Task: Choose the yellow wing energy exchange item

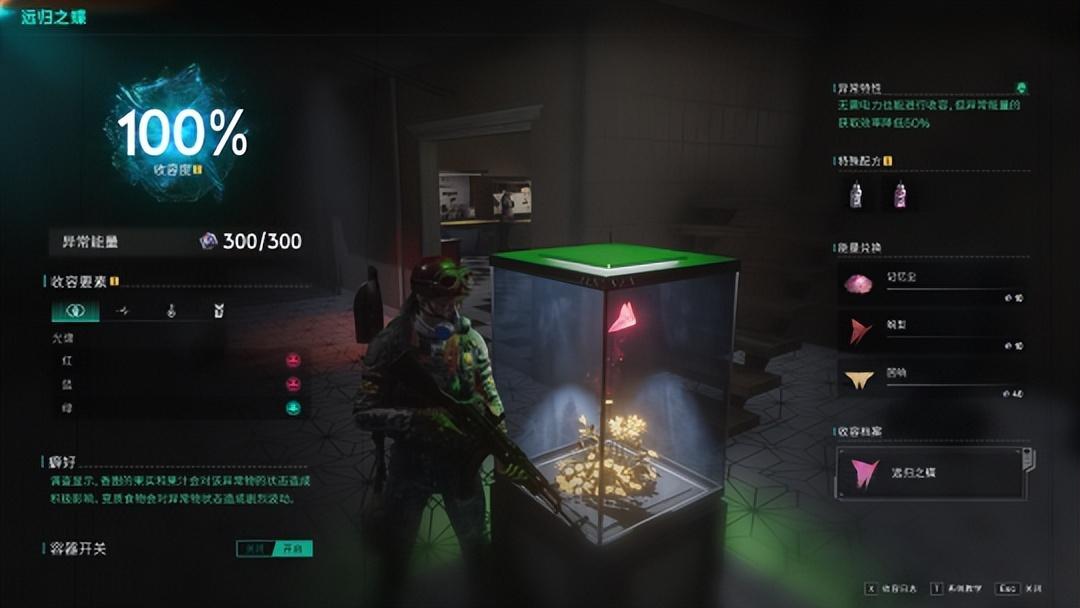Action: coord(860,378)
